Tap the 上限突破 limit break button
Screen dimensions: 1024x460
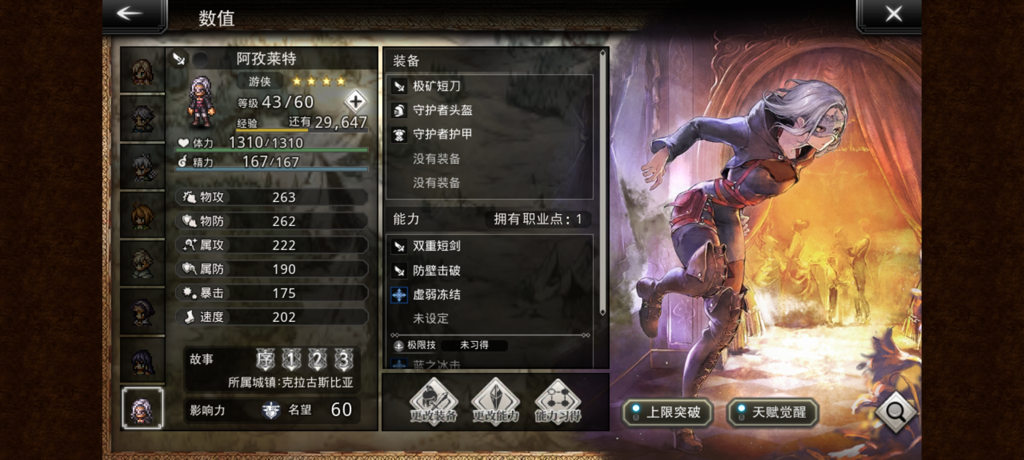click(x=668, y=412)
